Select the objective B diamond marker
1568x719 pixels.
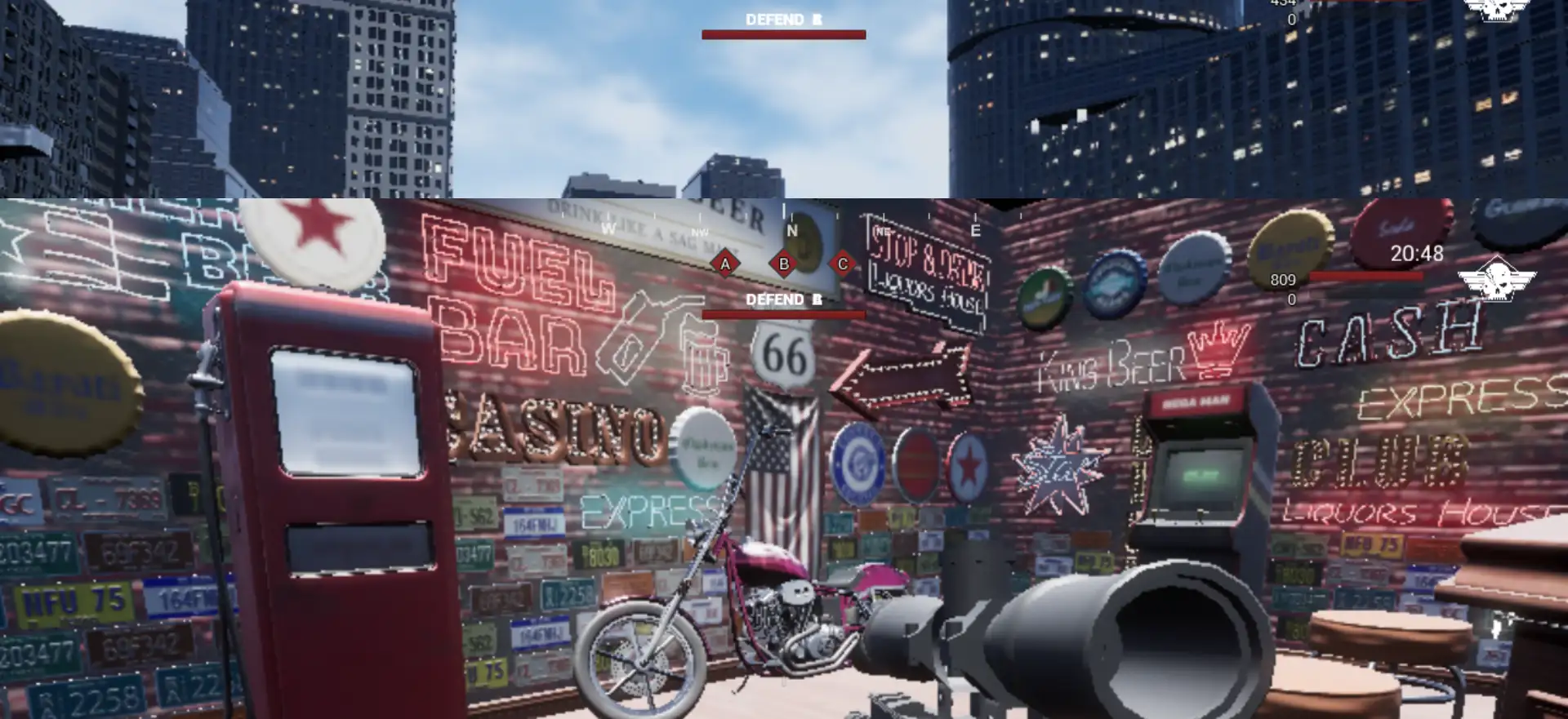pyautogui.click(x=784, y=264)
